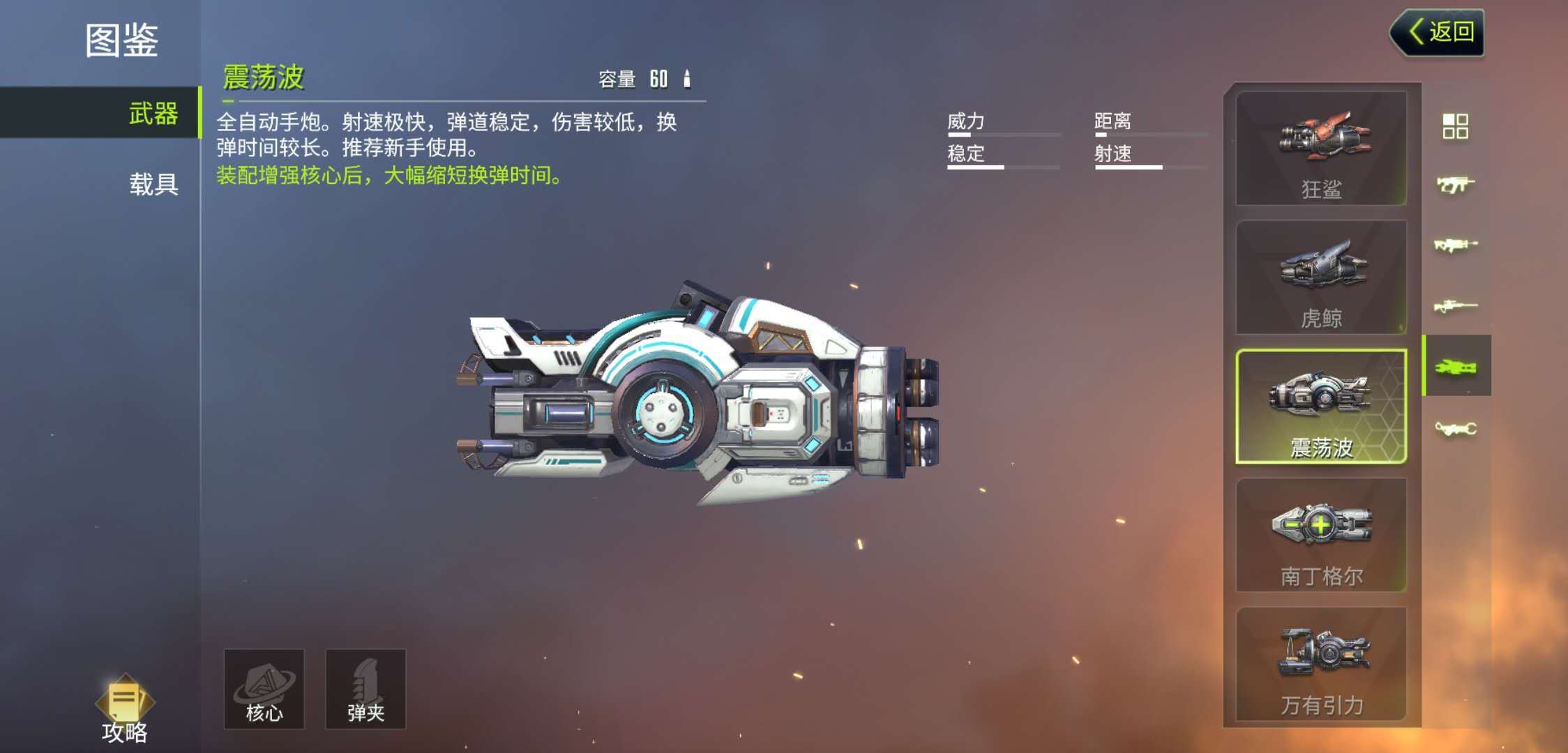
Task: Pick the 南丁格尔 weapon card
Action: click(x=1321, y=535)
